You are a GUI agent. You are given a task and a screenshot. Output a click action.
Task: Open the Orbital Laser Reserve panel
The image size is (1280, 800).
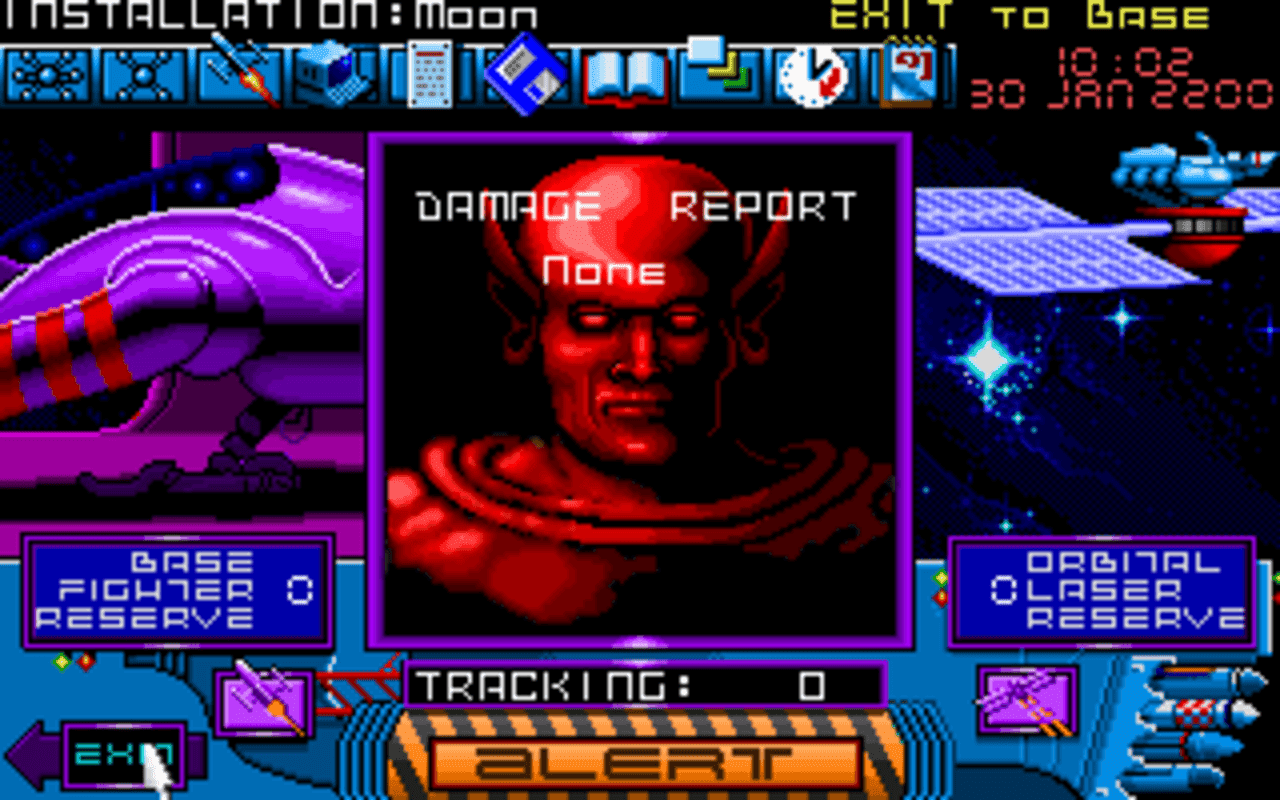point(1100,590)
